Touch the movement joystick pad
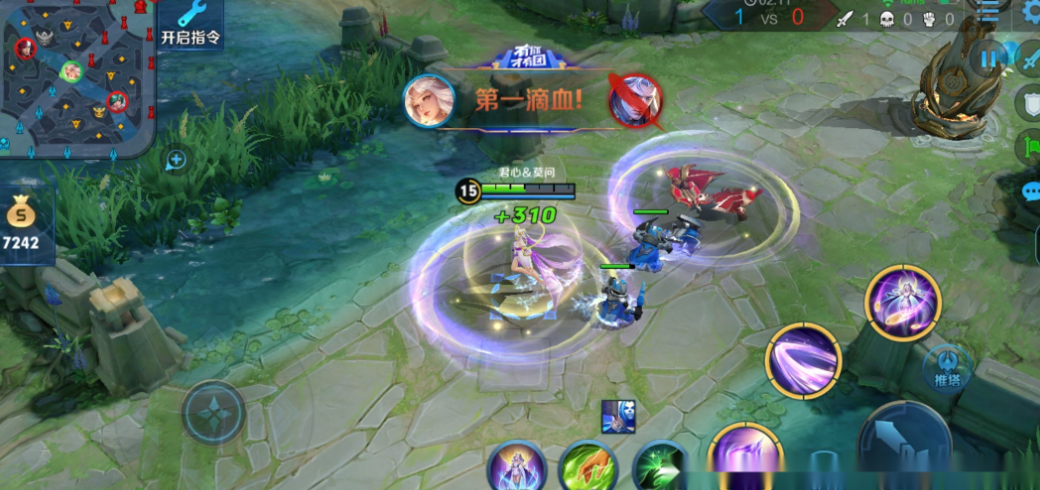 [213, 413]
